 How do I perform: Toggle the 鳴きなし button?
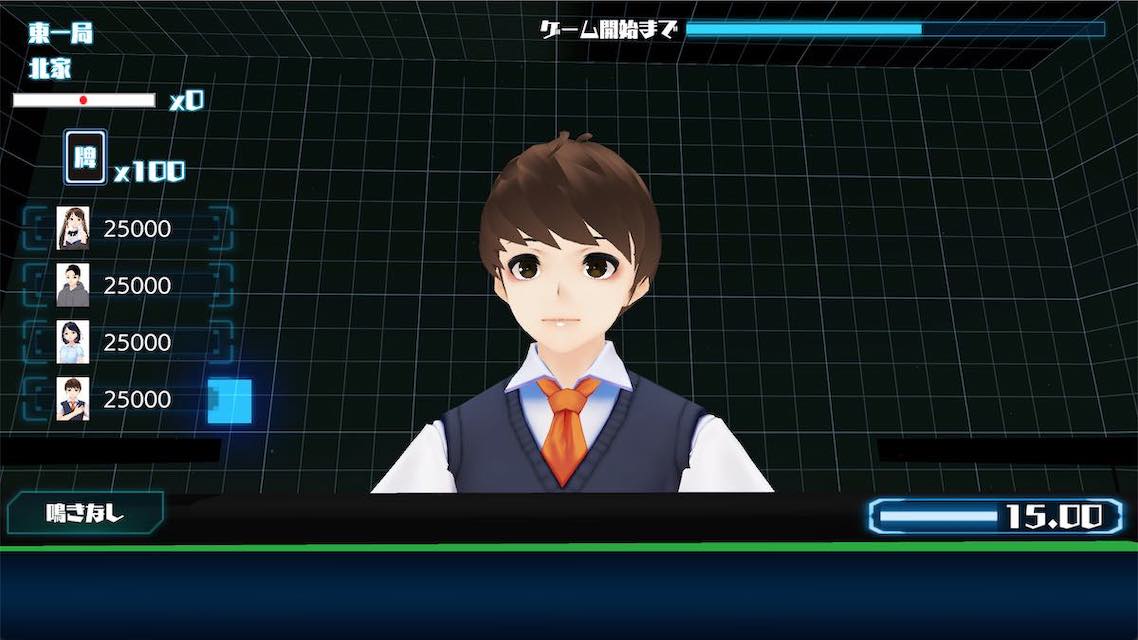click(85, 514)
